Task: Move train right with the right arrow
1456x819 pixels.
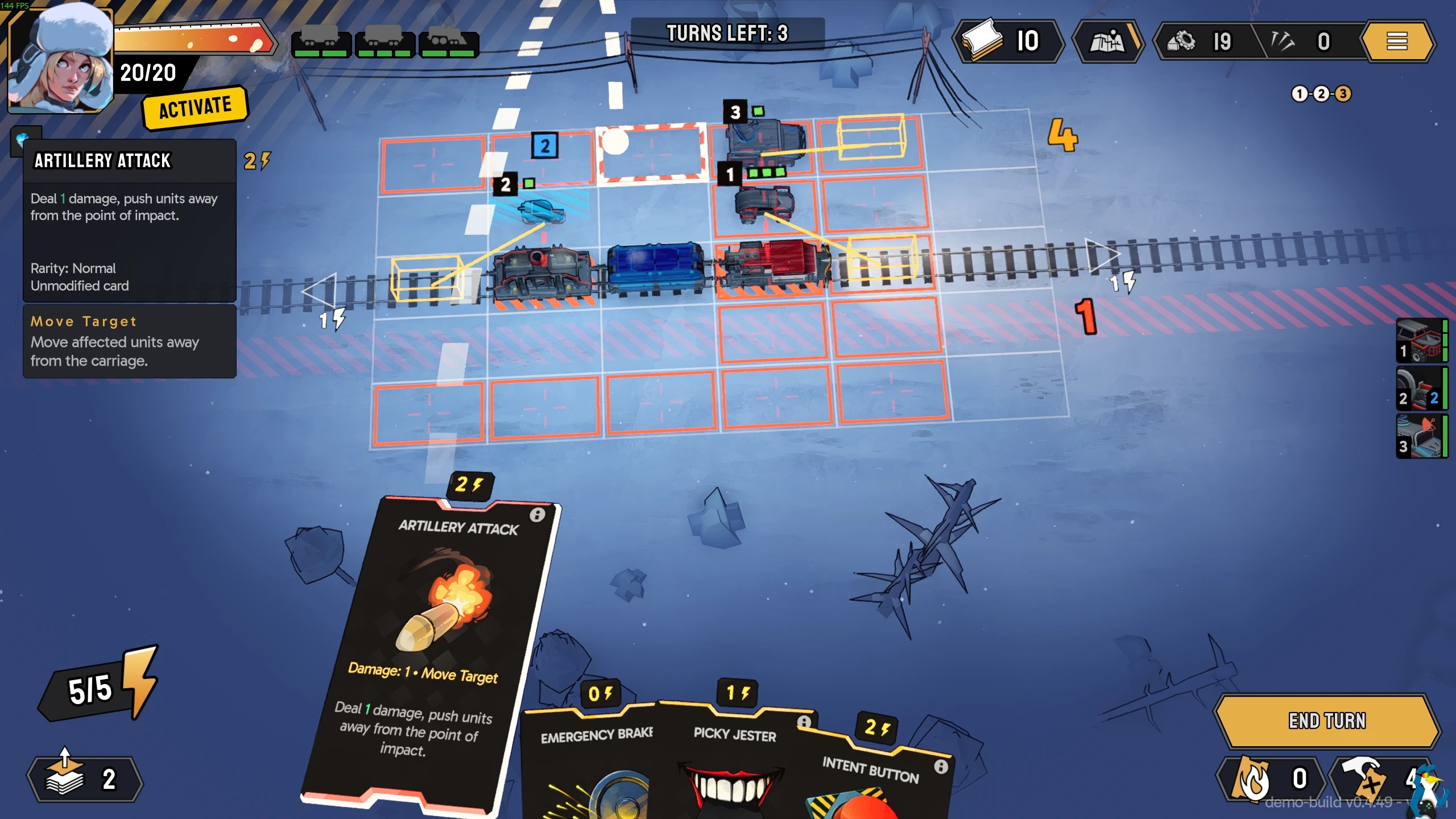Action: pyautogui.click(x=1101, y=255)
